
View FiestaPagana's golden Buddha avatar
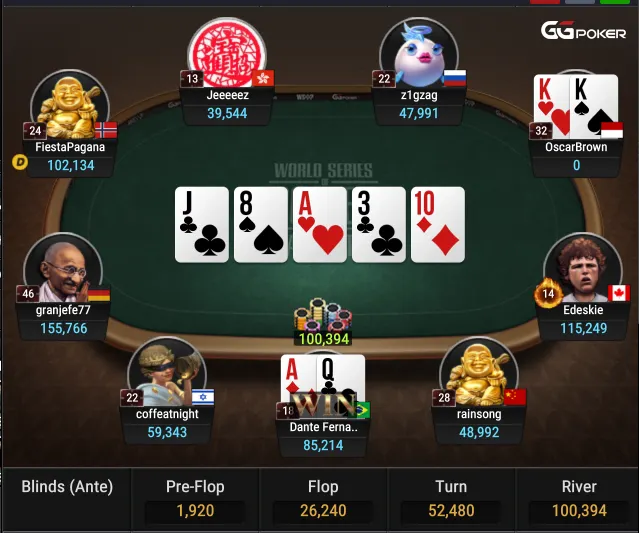tap(69, 105)
